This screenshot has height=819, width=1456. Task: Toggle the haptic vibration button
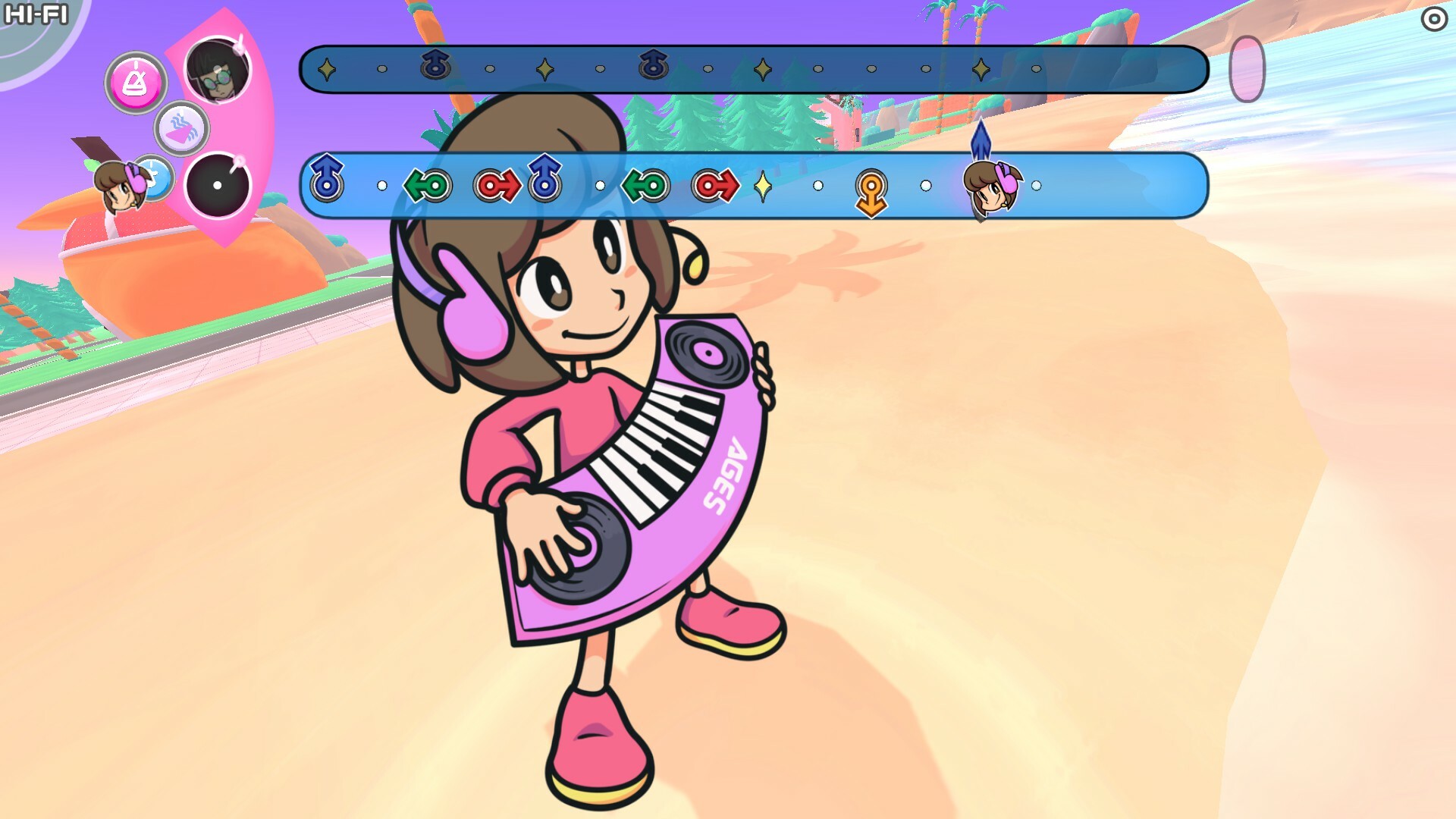180,128
